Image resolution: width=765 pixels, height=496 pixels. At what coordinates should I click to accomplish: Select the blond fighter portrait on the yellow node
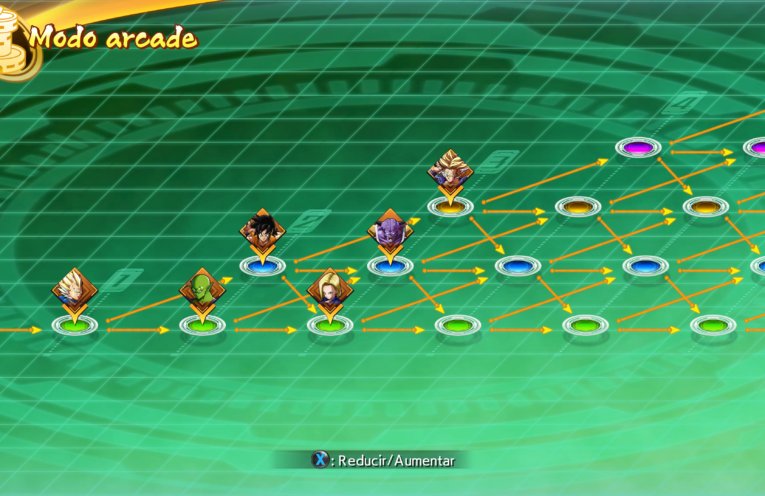tap(450, 170)
